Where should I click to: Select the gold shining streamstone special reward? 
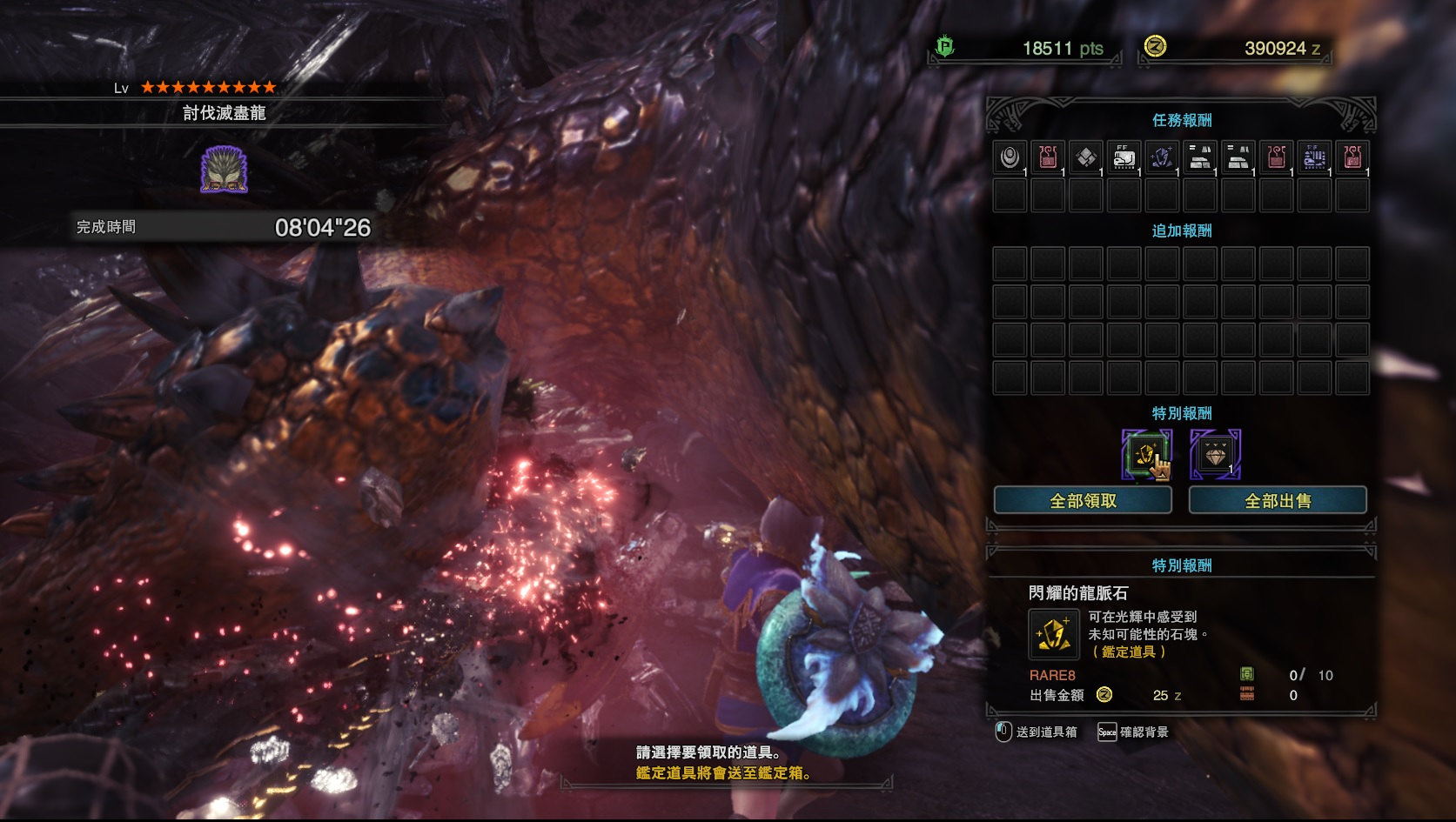1146,454
